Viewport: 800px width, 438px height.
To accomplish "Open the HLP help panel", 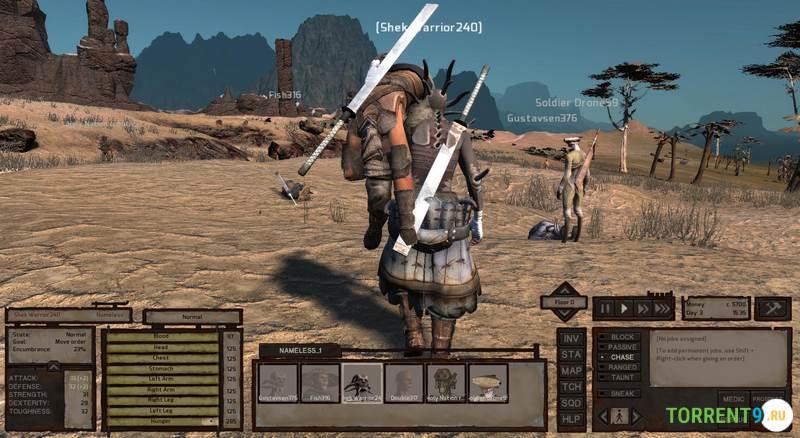I will (571, 418).
